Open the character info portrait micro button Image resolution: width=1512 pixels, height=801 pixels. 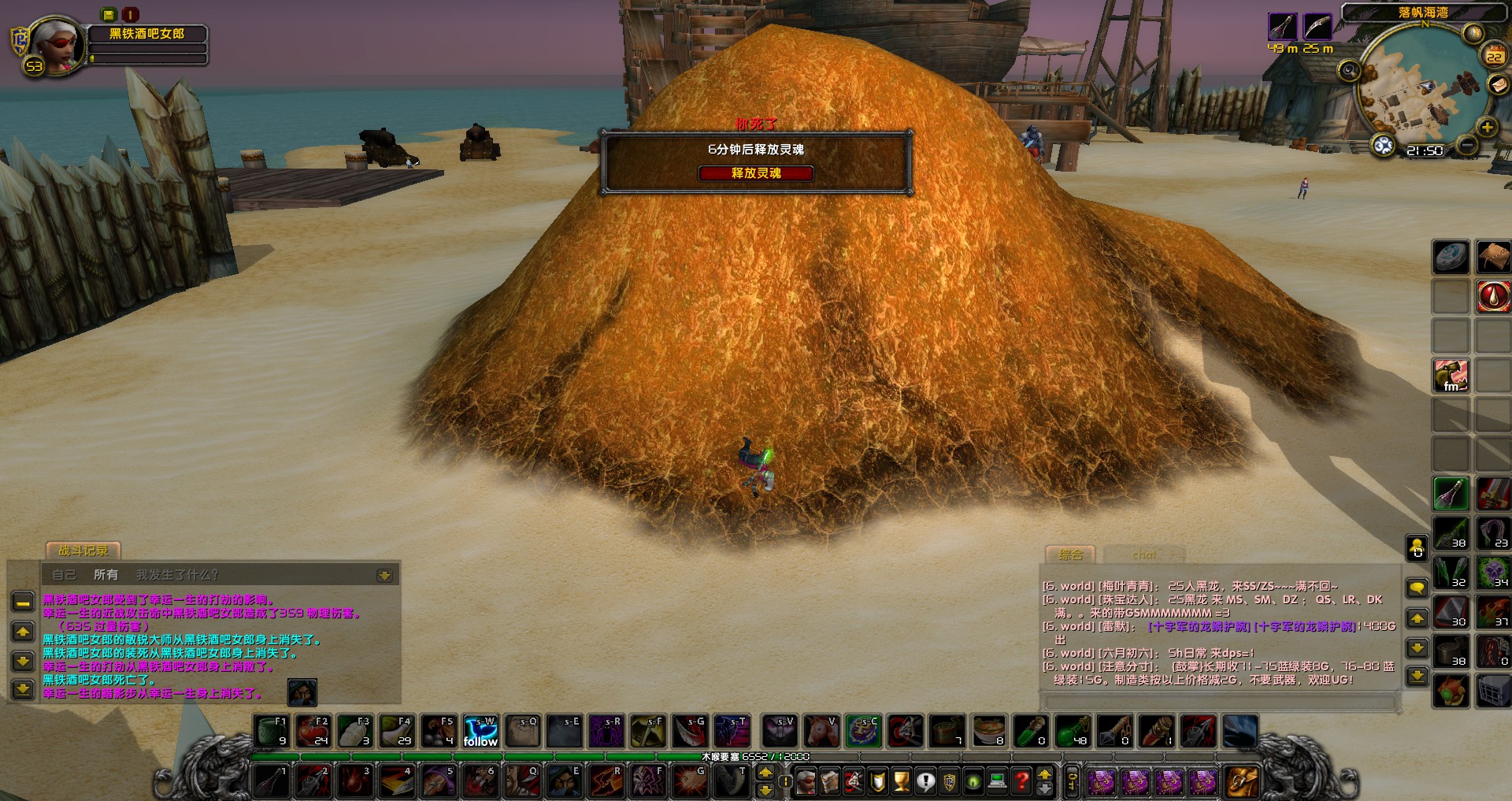pos(806,781)
